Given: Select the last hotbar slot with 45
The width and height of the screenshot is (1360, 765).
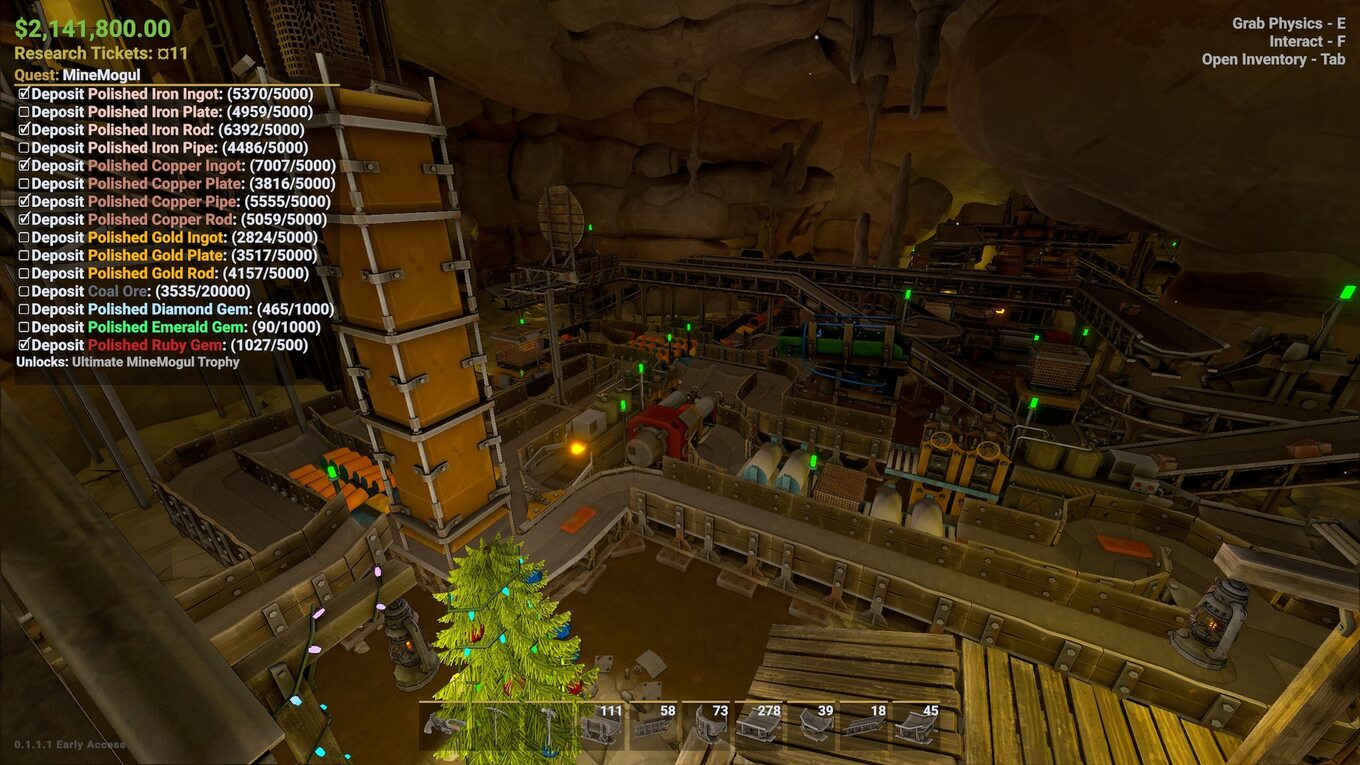Looking at the screenshot, I should pyautogui.click(x=918, y=725).
